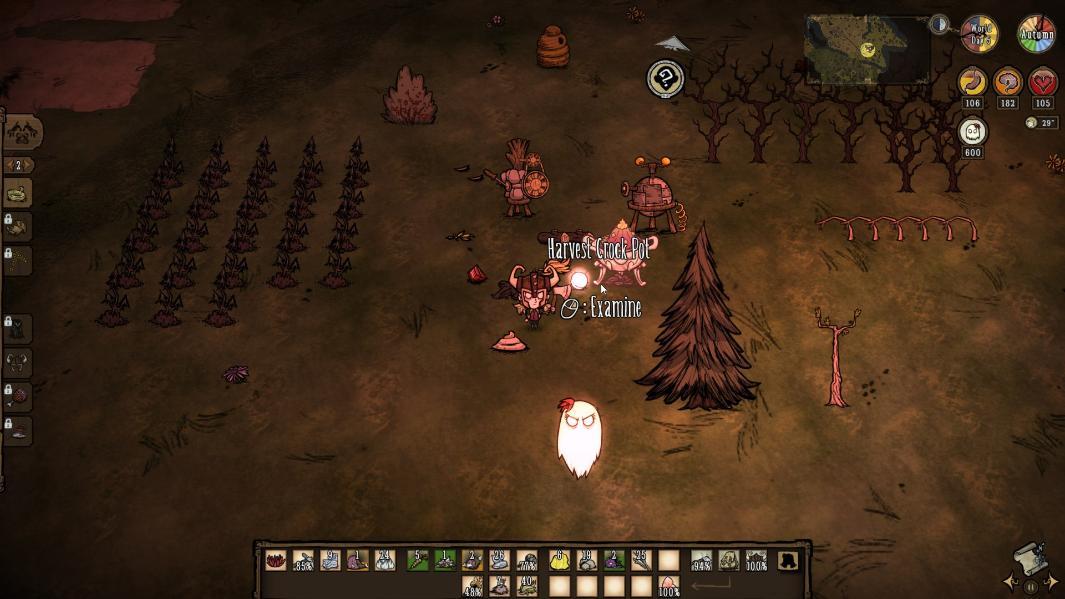This screenshot has width=1065, height=599.
Task: Select the dark silhouette slot on the inventory bar
Action: (x=789, y=561)
